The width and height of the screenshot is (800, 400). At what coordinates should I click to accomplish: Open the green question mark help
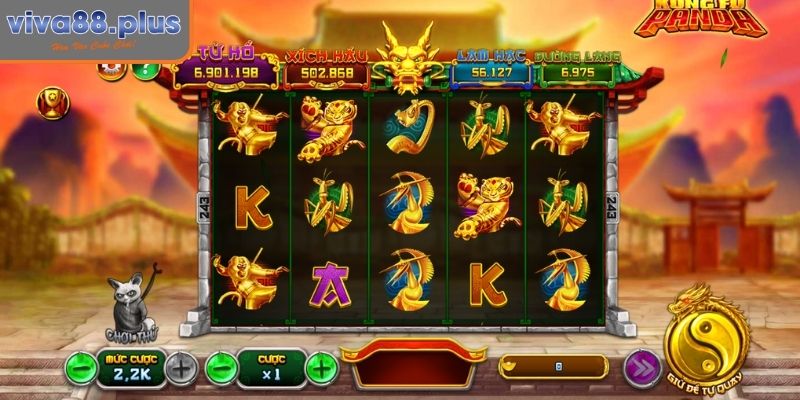click(x=145, y=70)
